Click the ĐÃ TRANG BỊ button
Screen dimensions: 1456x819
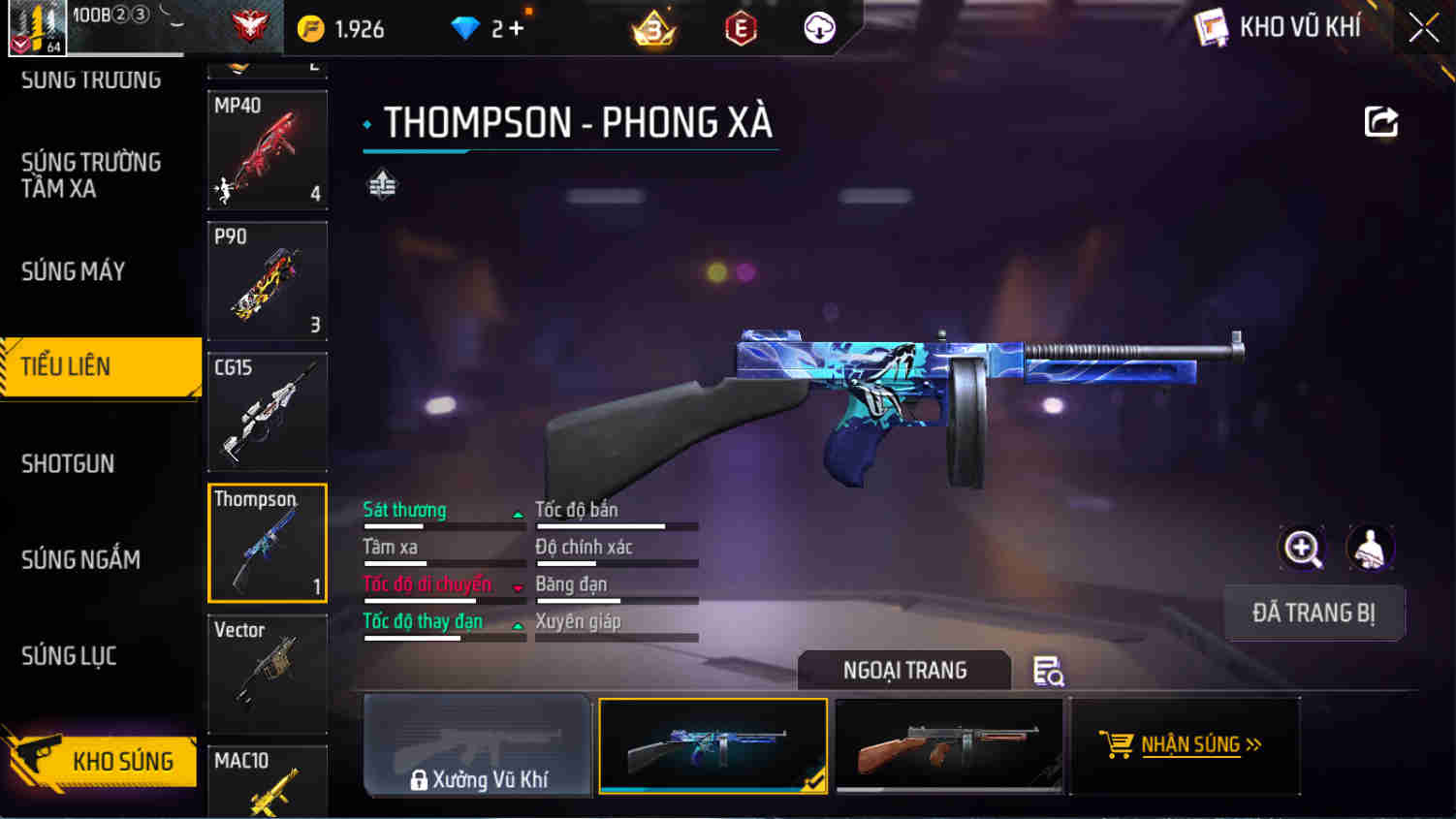coord(1314,613)
